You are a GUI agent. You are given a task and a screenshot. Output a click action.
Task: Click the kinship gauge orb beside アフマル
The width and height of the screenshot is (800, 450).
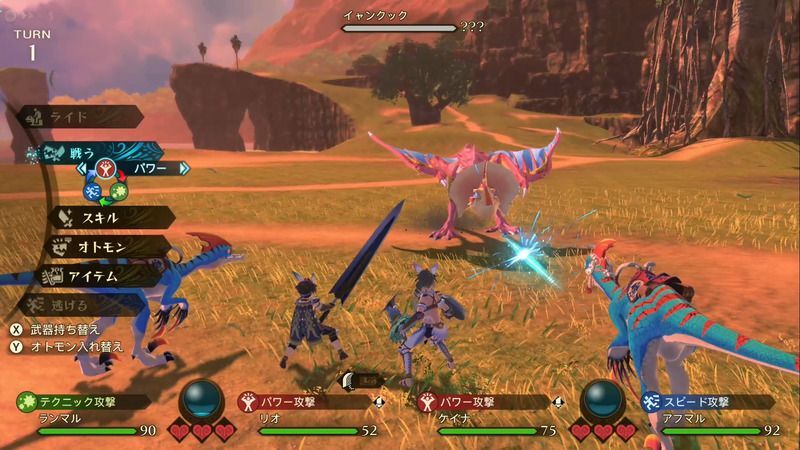(x=600, y=400)
